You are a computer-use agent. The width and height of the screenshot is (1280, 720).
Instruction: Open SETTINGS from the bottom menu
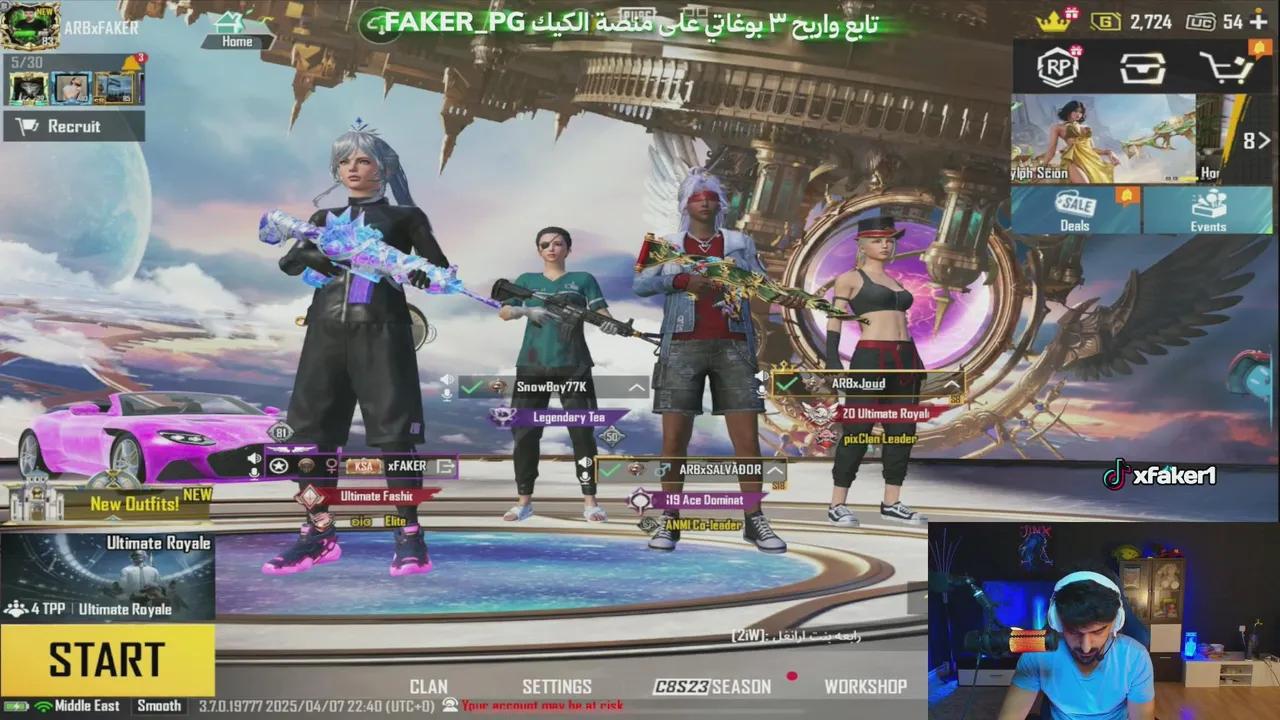click(x=557, y=687)
